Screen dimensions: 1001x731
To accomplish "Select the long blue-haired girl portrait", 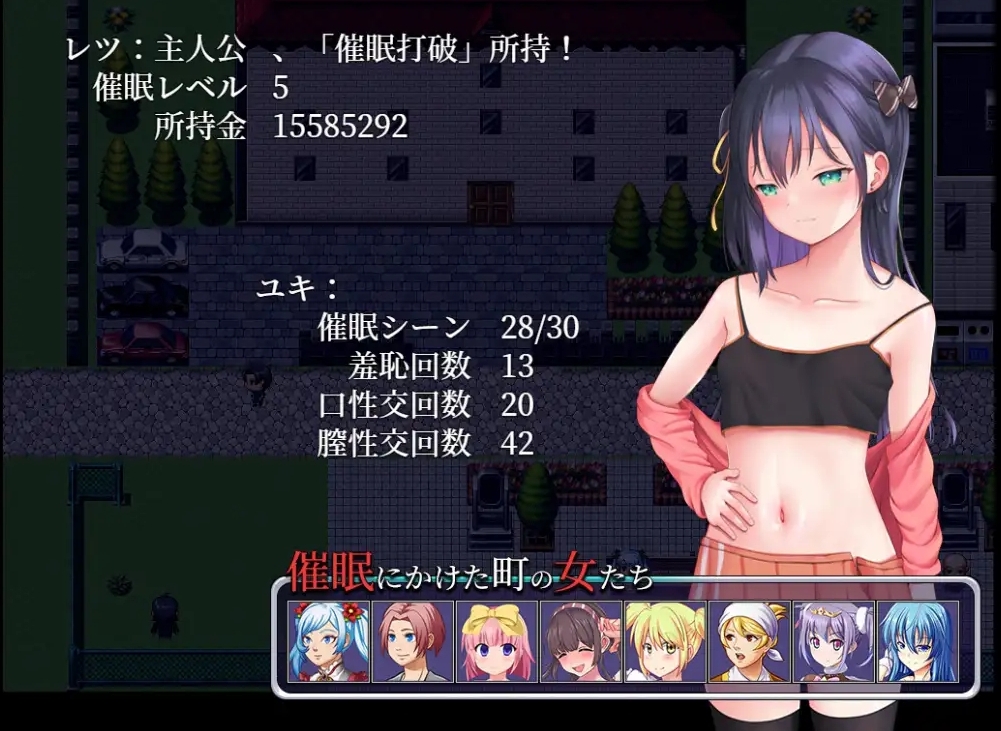I will tap(917, 641).
